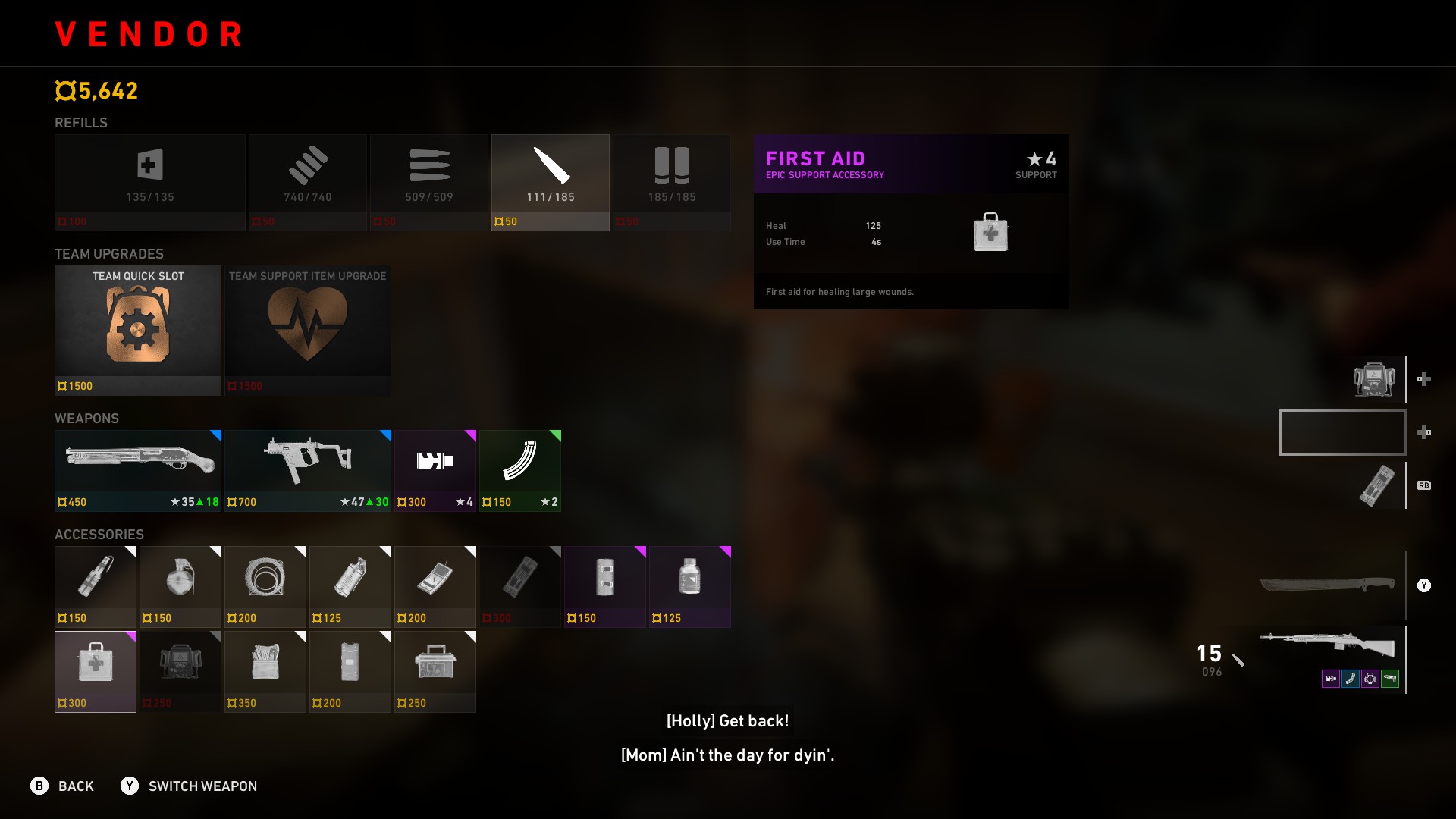Screen dimensions: 1456x819
Task: Buy the rifle ammo refill showing 111/185
Action: 550,182
